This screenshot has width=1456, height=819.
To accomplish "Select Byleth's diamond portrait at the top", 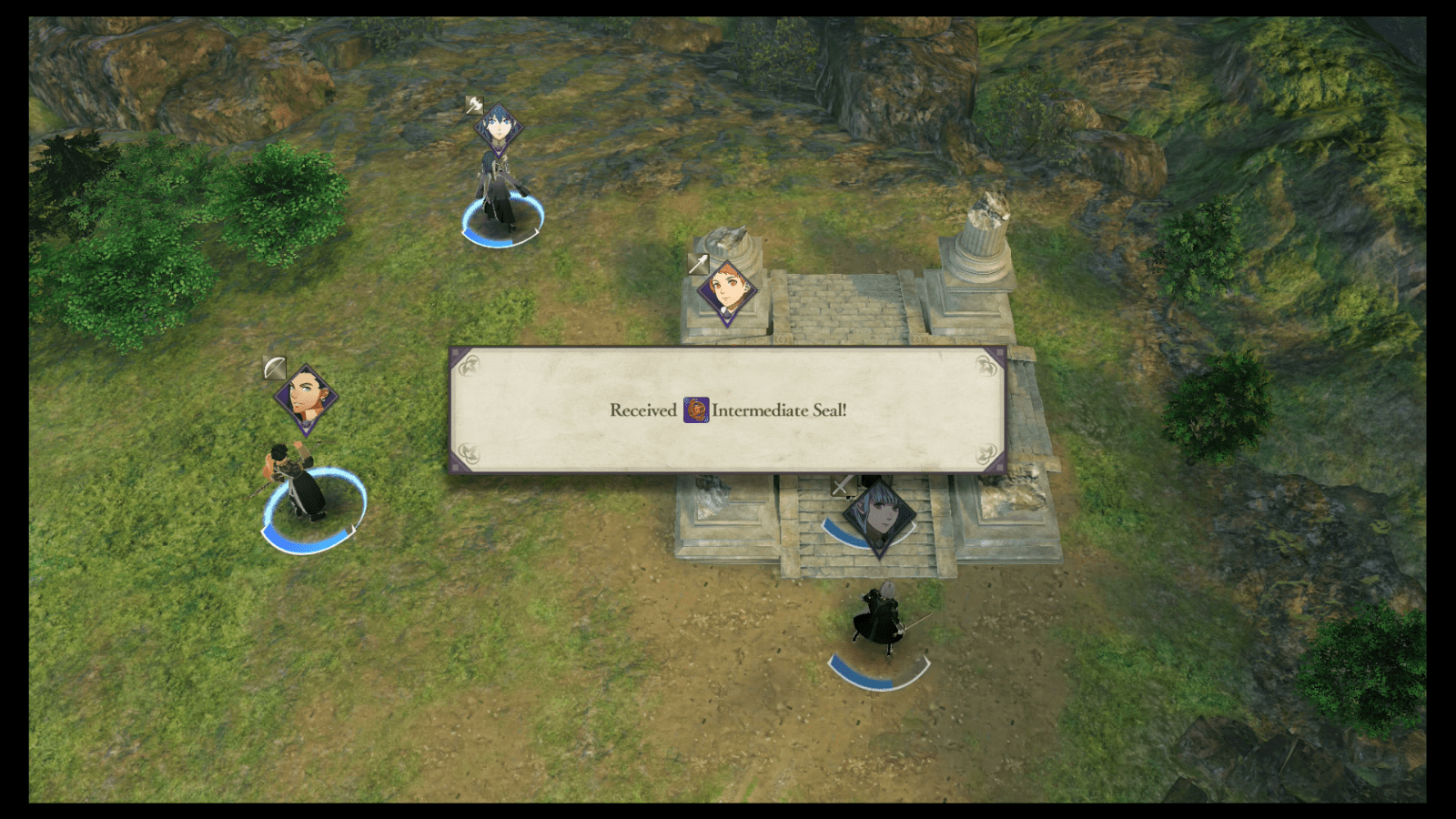I will pyautogui.click(x=497, y=128).
